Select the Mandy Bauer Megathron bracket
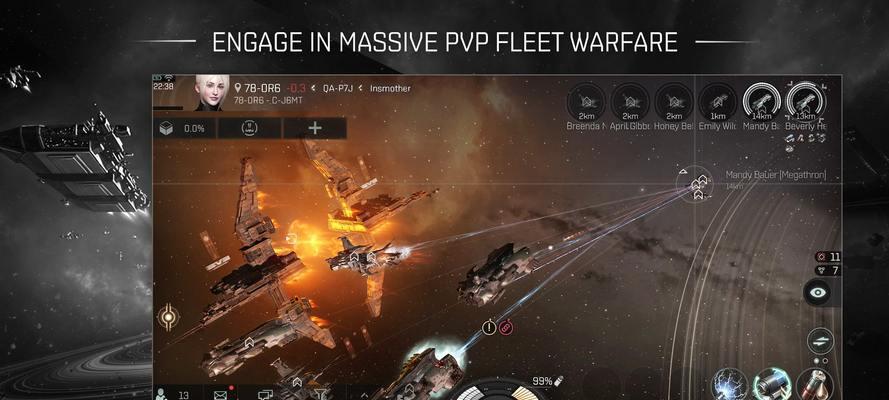This screenshot has width=889, height=400. tap(700, 181)
